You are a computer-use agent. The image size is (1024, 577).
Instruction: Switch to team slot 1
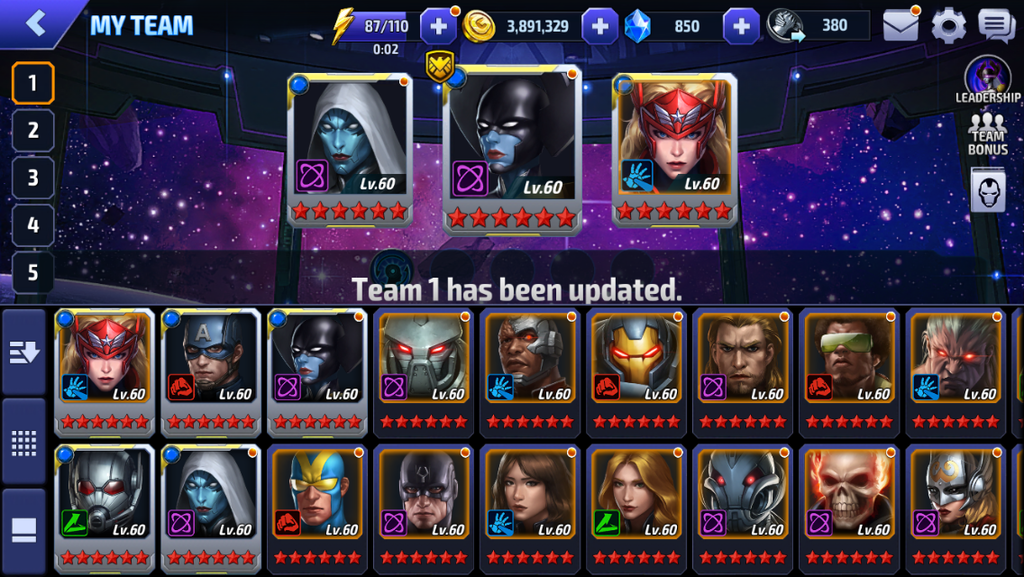pos(33,83)
